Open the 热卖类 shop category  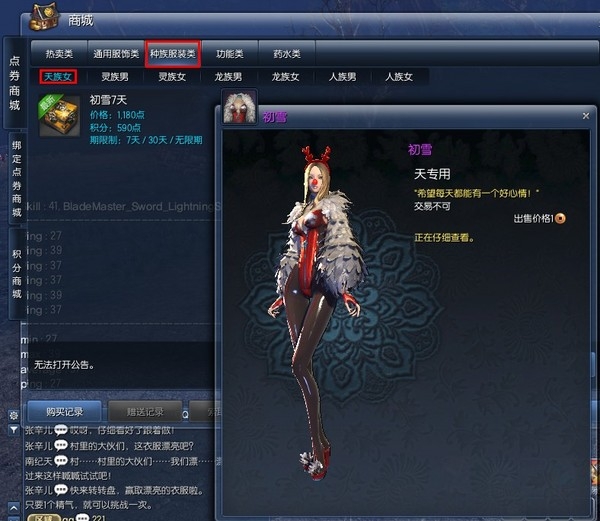point(58,53)
